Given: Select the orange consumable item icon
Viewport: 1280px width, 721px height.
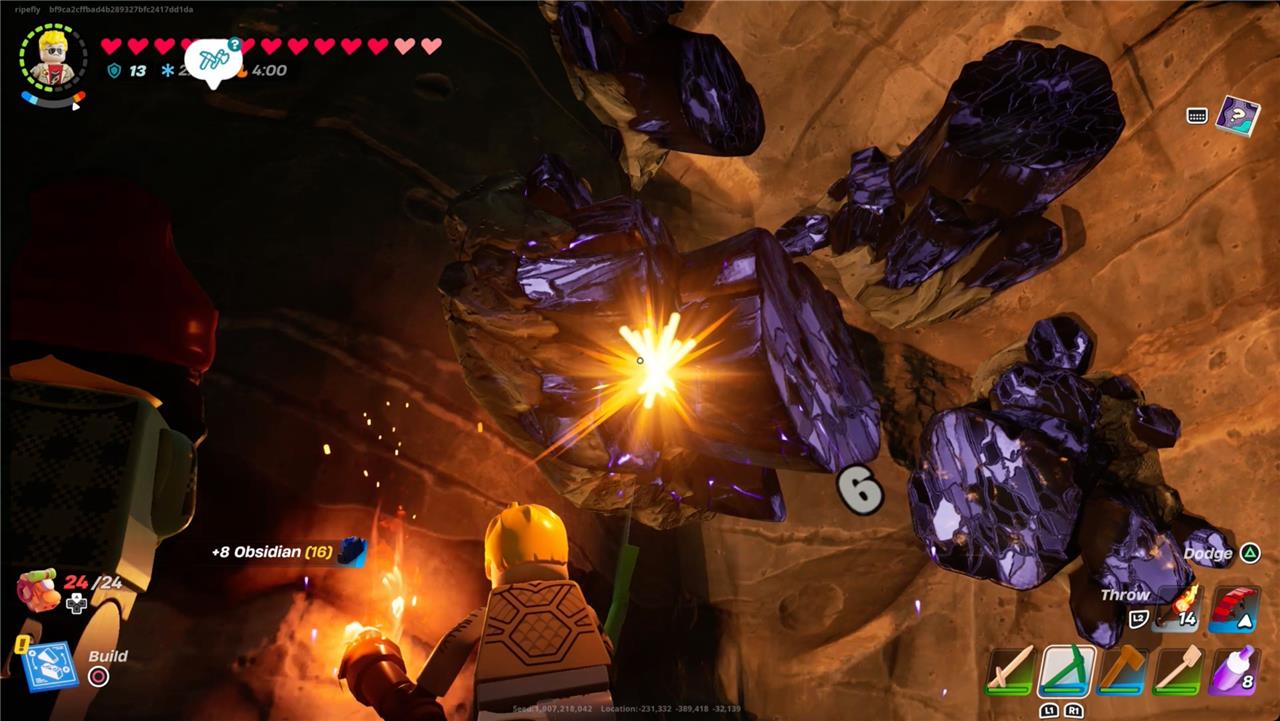Looking at the screenshot, I should click(39, 589).
